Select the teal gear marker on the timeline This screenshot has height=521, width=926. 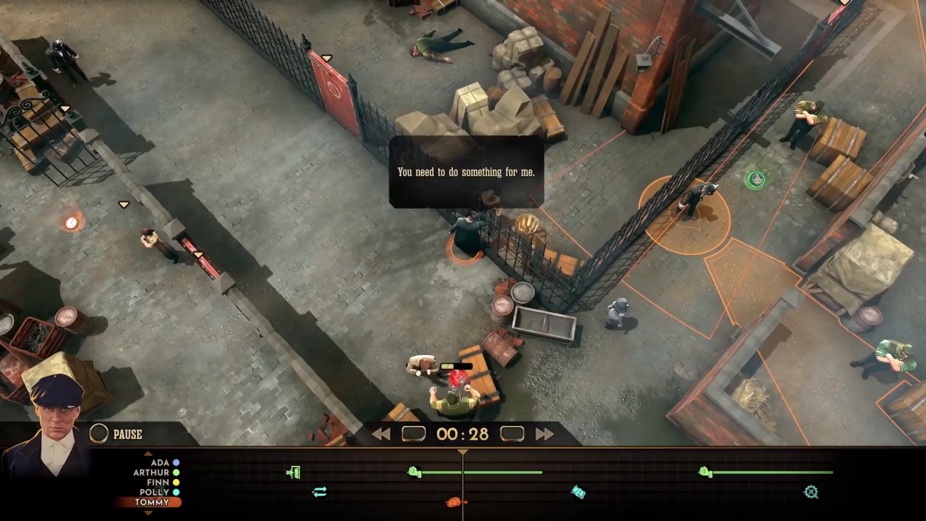tap(811, 492)
